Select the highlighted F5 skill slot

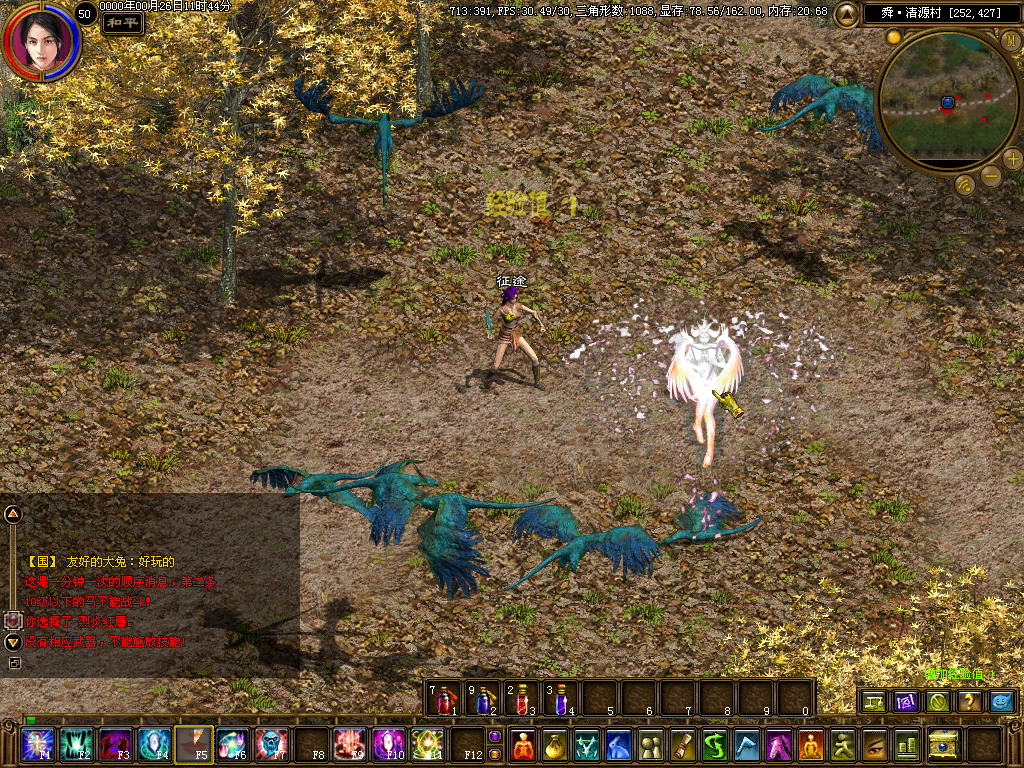[193, 745]
